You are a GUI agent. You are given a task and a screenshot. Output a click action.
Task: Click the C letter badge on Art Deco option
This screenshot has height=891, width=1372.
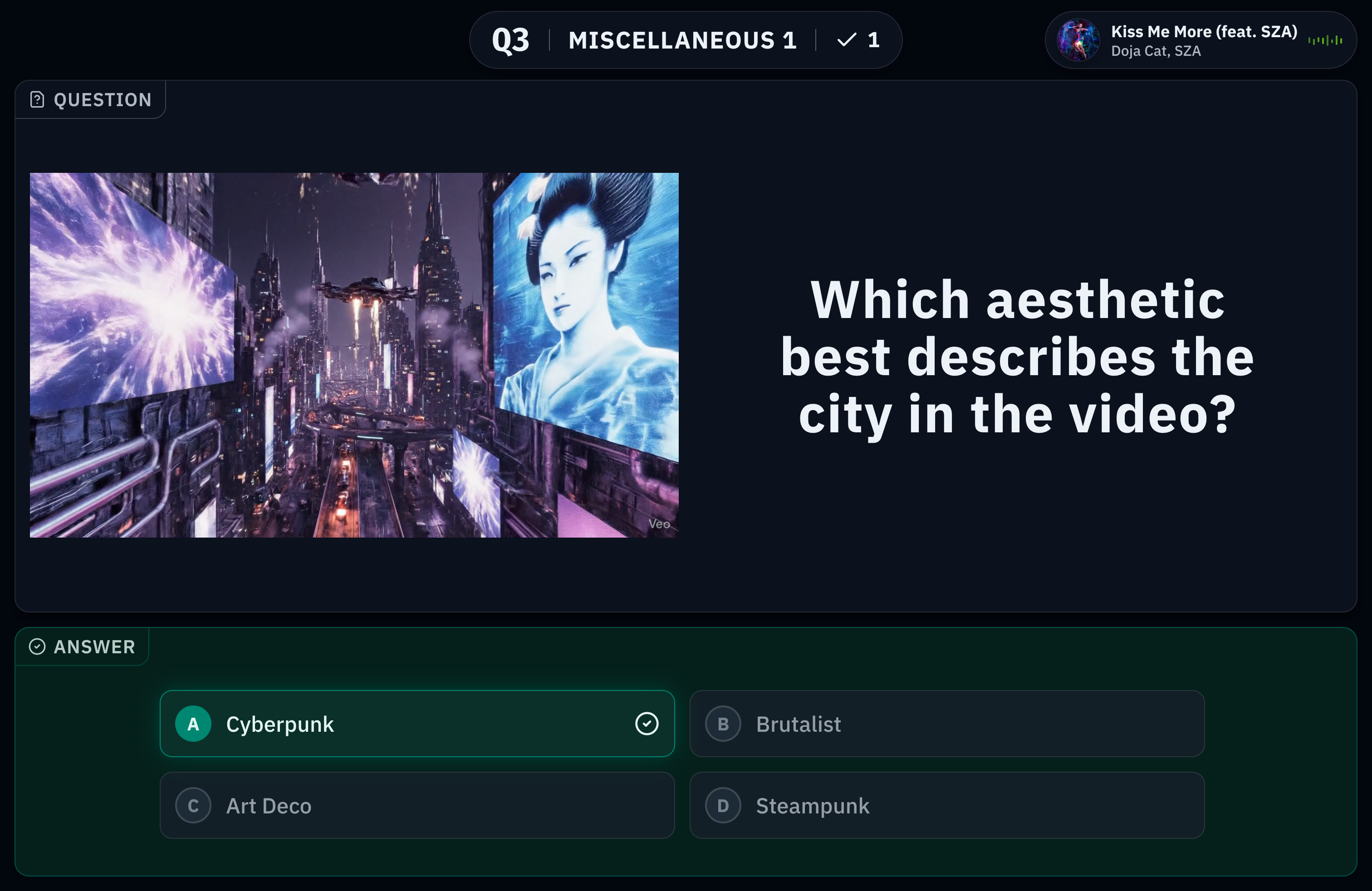(x=193, y=806)
